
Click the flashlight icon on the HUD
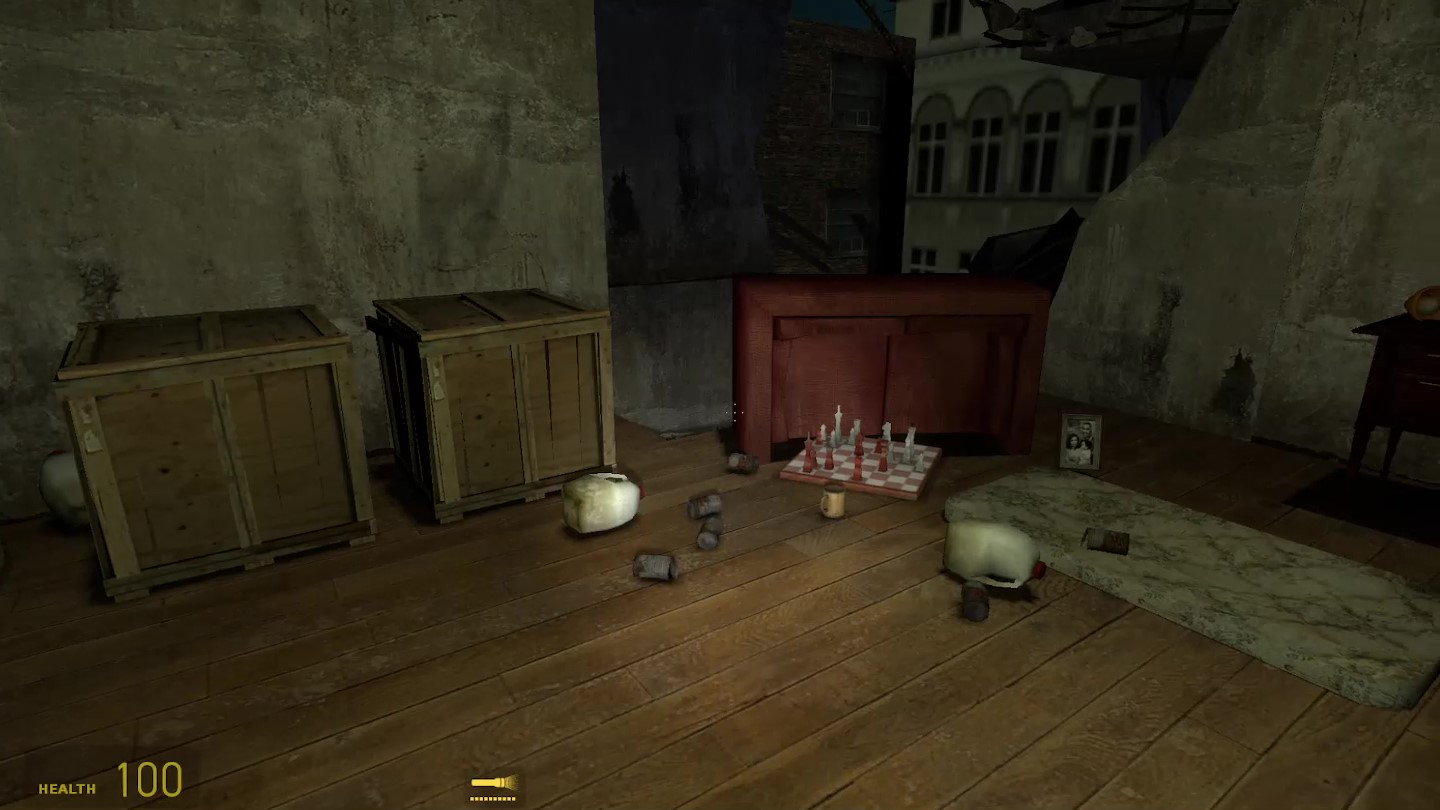[x=493, y=783]
